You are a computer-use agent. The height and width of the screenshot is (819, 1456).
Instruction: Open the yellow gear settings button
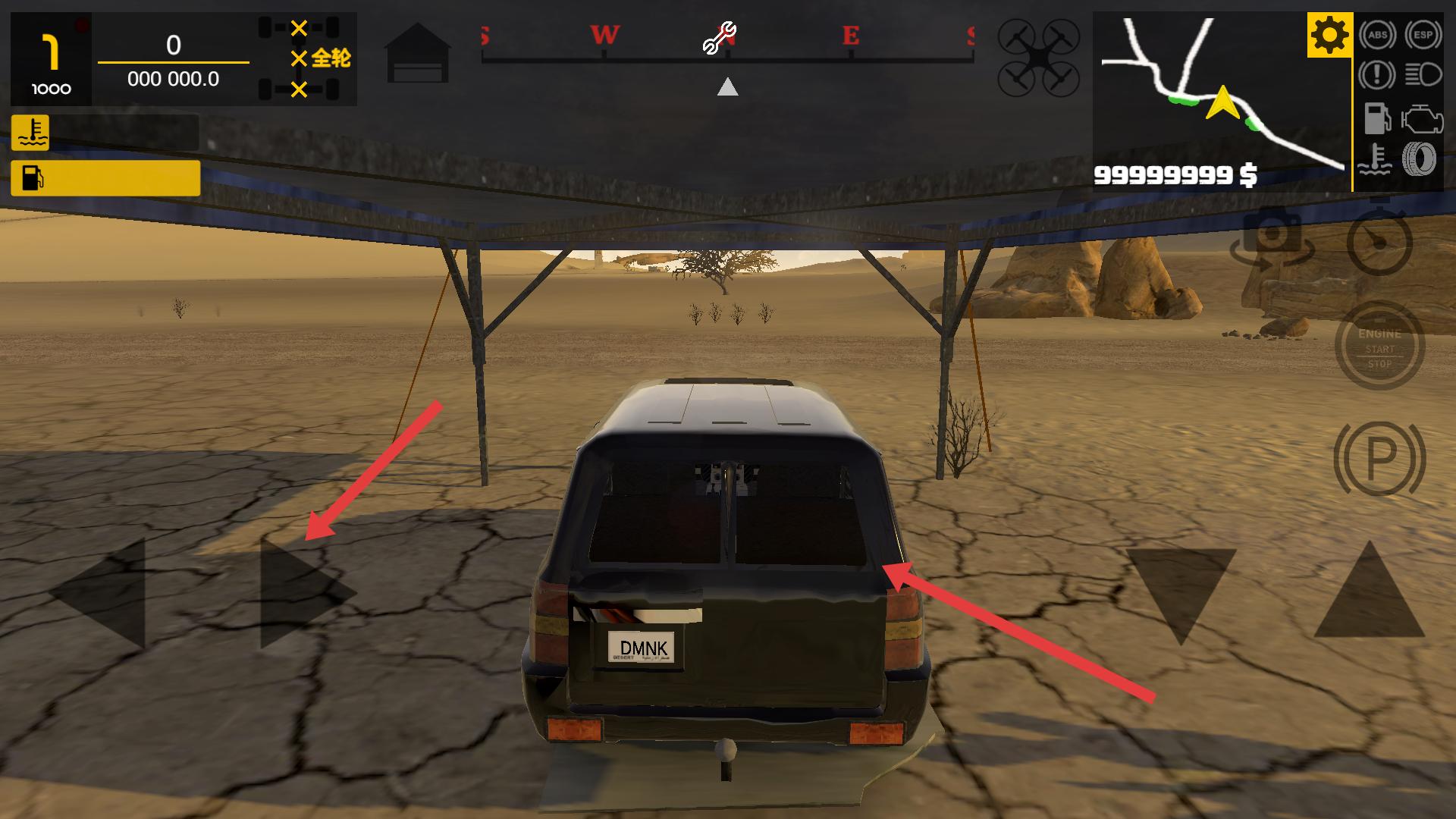pyautogui.click(x=1329, y=35)
